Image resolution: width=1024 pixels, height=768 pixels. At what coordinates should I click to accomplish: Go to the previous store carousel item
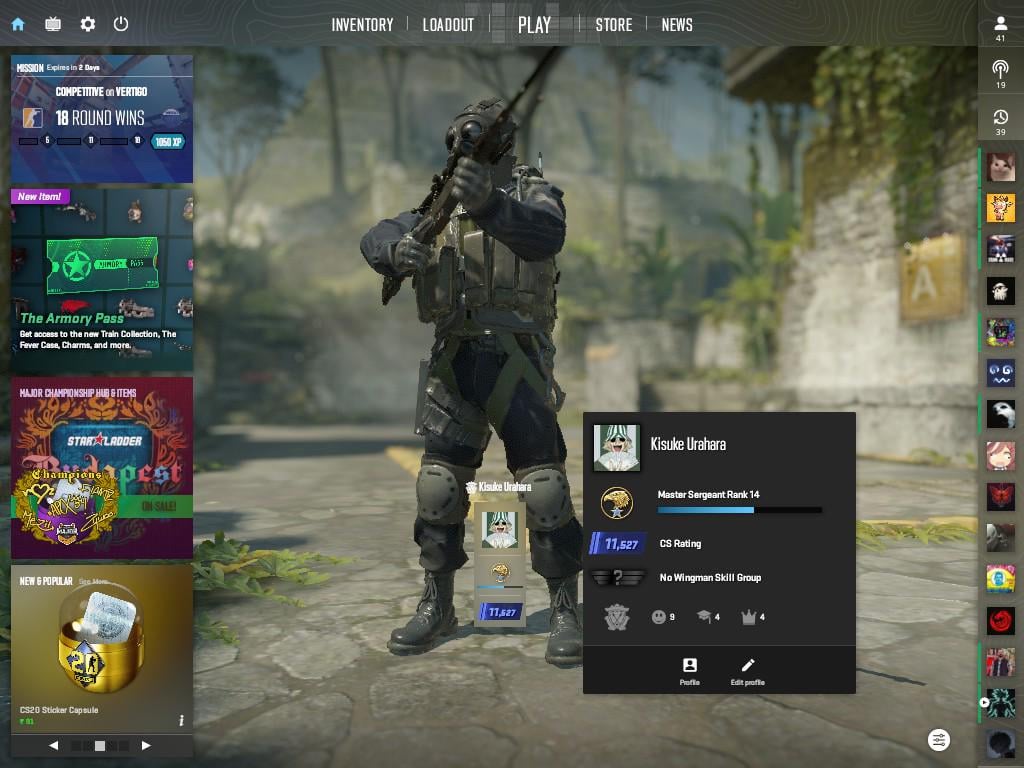click(54, 745)
